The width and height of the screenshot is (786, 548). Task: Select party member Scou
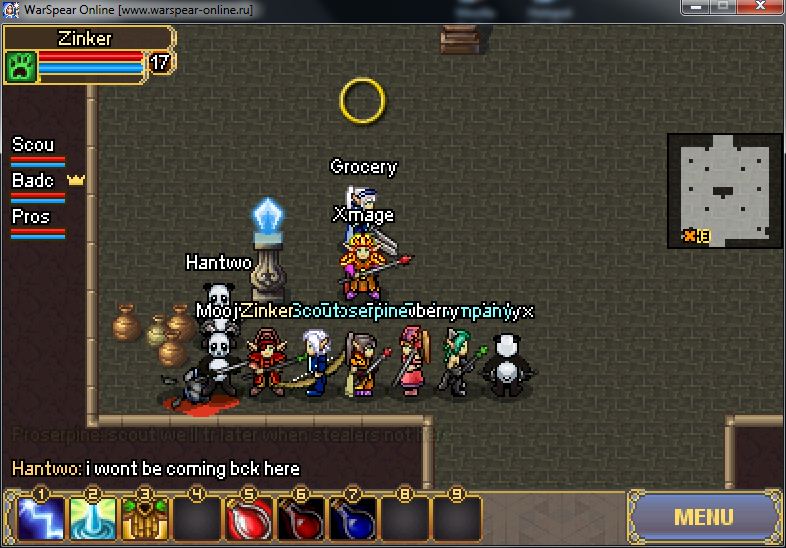(x=37, y=150)
